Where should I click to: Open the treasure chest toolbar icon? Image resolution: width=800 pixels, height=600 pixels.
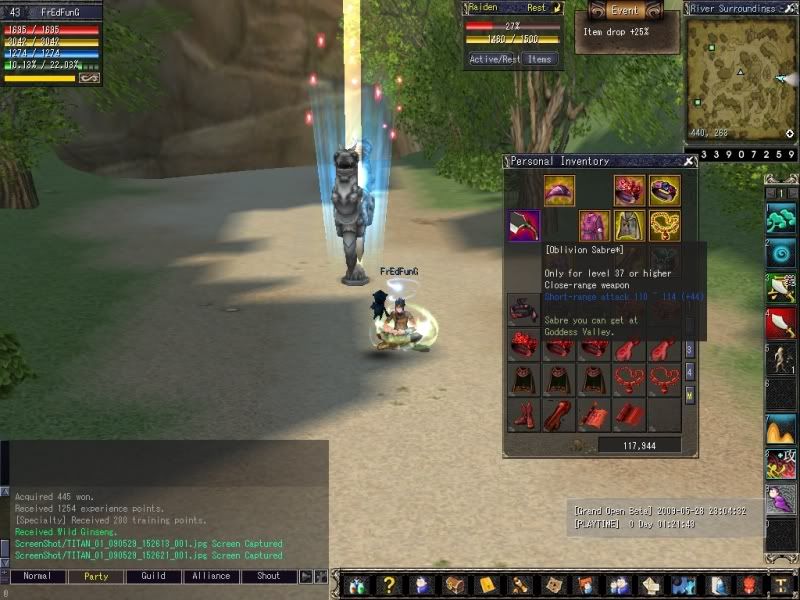point(455,585)
